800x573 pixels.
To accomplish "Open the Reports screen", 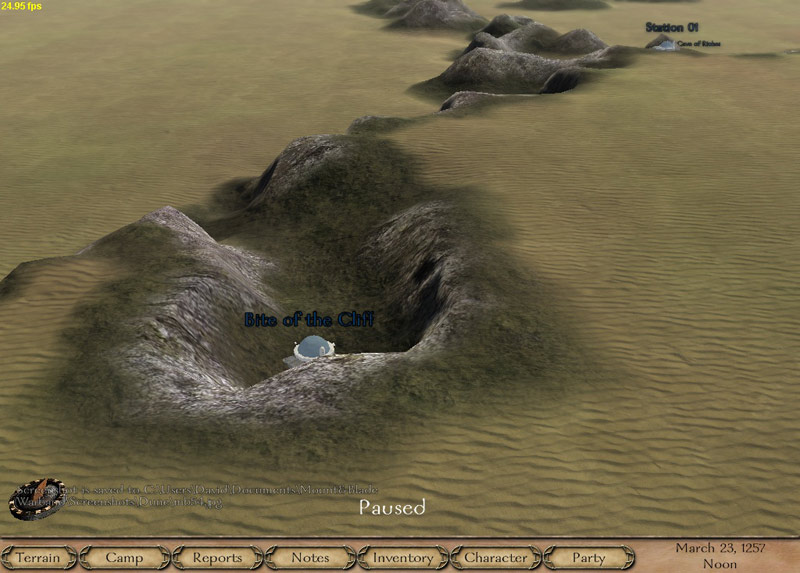I will click(x=217, y=558).
